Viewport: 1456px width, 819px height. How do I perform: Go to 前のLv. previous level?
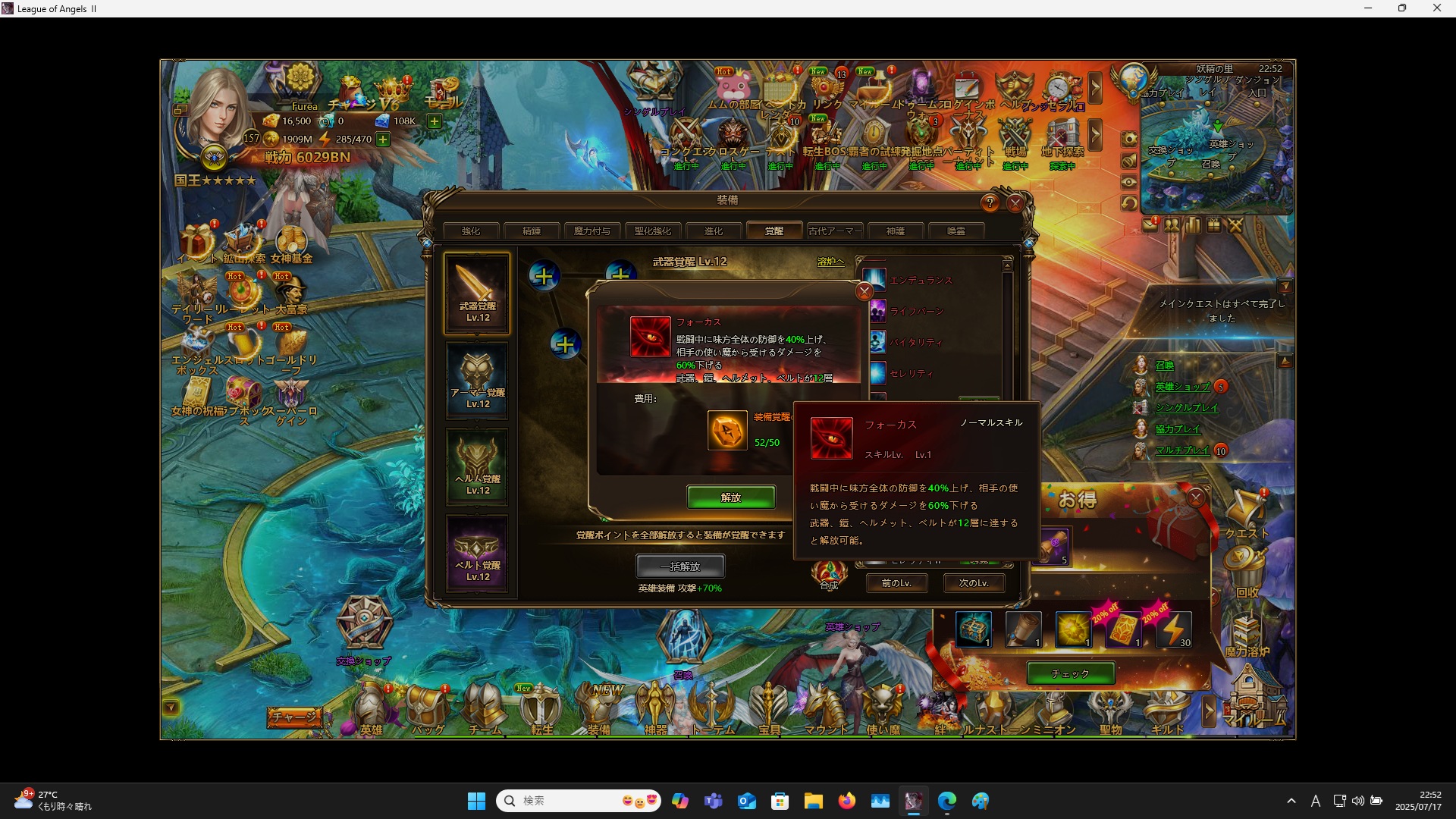coord(896,583)
